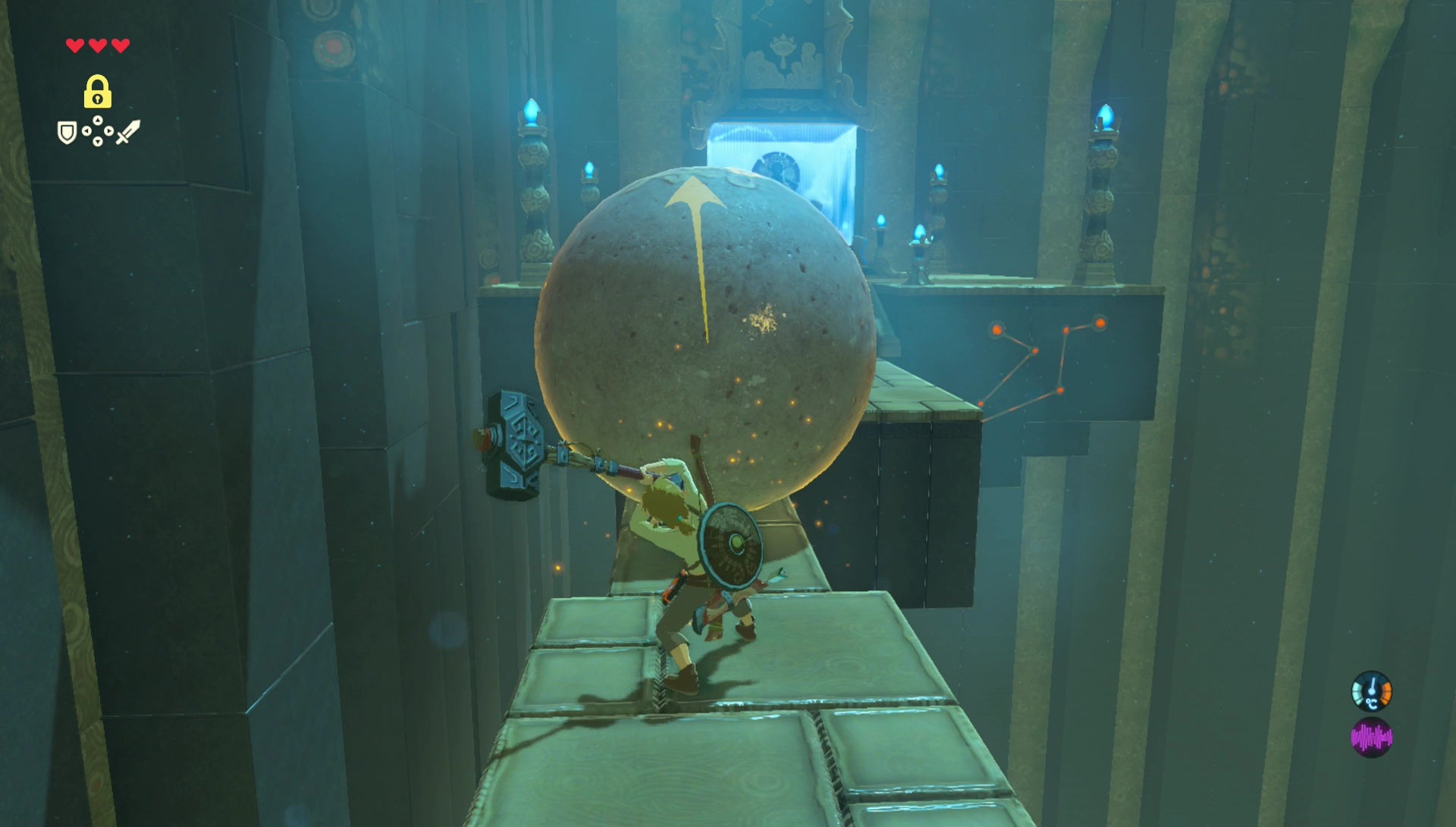Click the orange zone on the temperature dial
Image resolution: width=1456 pixels, height=827 pixels.
pyautogui.click(x=1386, y=692)
